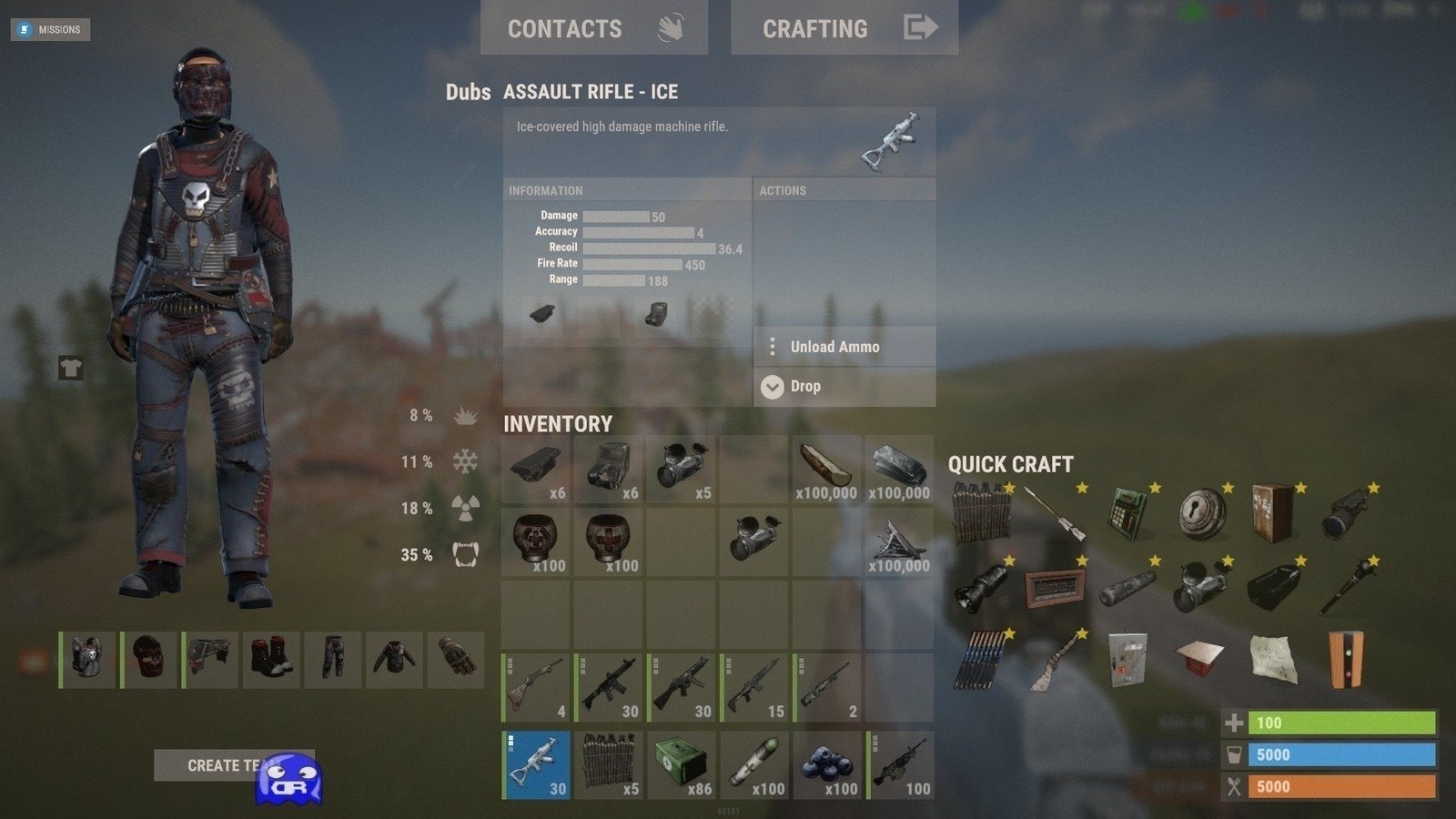1456x819 pixels.
Task: Open the Unload Ammo options menu dots
Action: tap(773, 347)
